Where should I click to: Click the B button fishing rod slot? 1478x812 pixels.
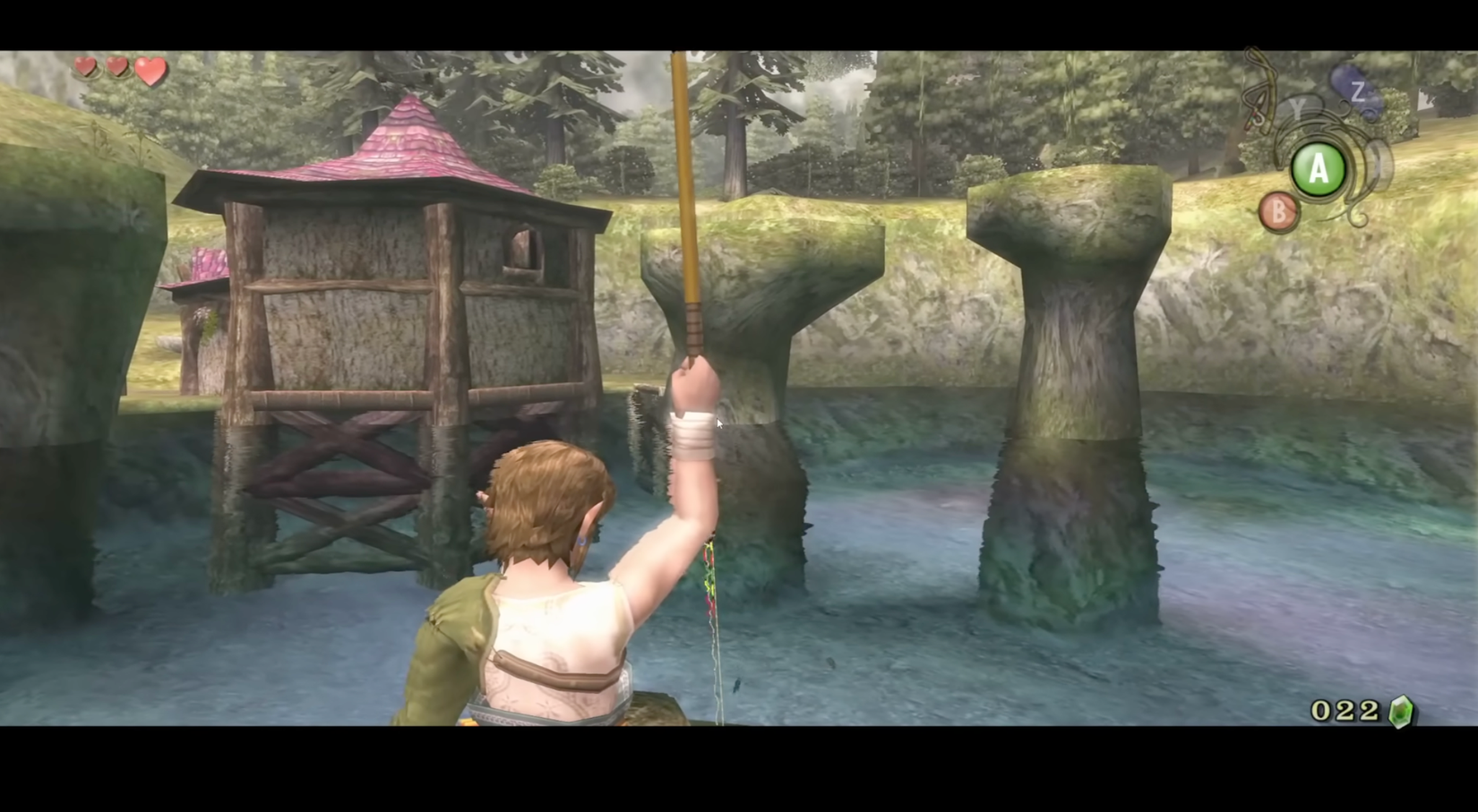pos(1279,212)
